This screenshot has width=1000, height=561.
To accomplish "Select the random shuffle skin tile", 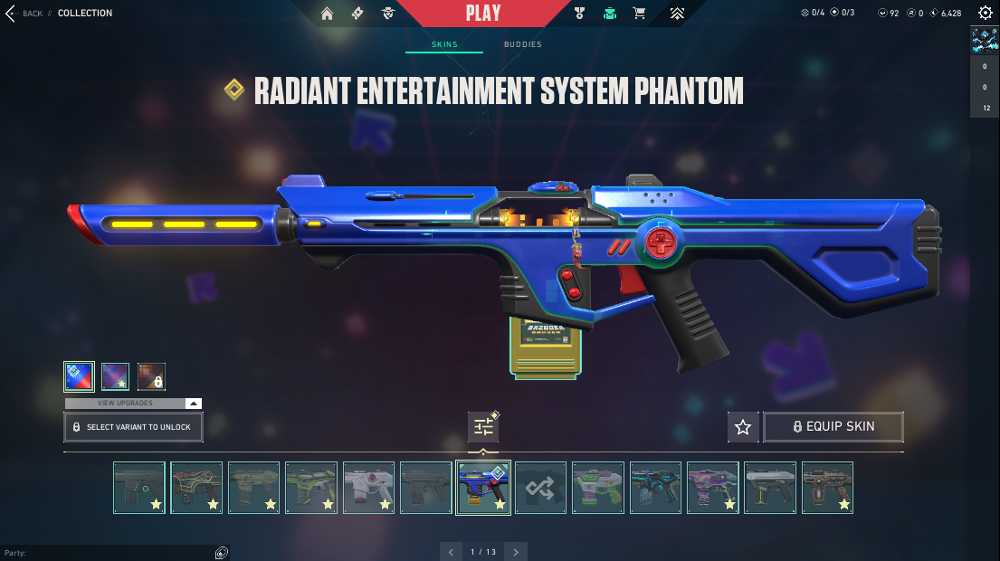I will 541,488.
